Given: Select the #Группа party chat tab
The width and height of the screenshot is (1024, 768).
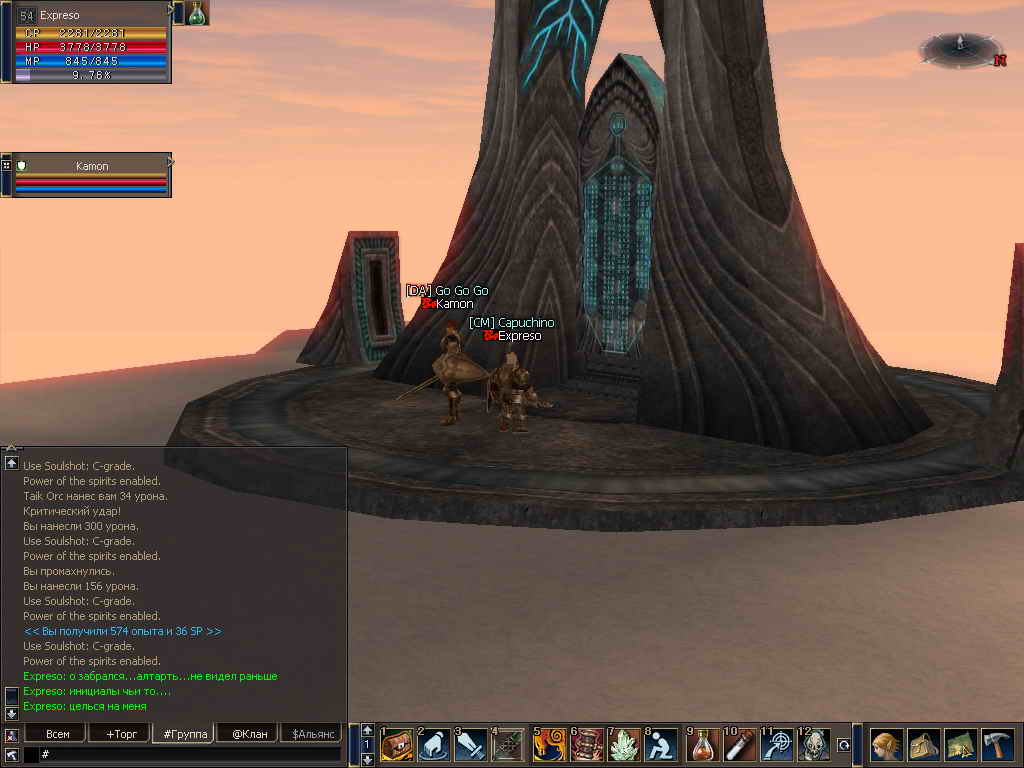Looking at the screenshot, I should click(x=184, y=734).
